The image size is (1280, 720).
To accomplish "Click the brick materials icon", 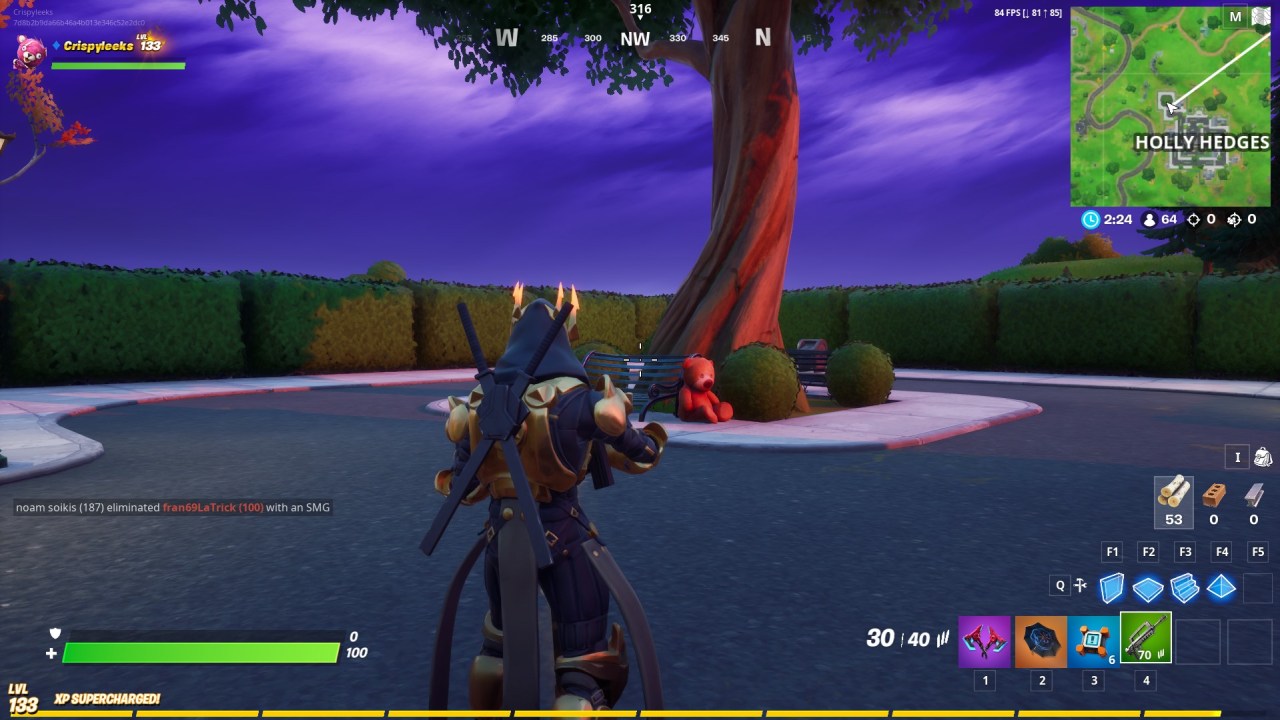I will click(1213, 497).
